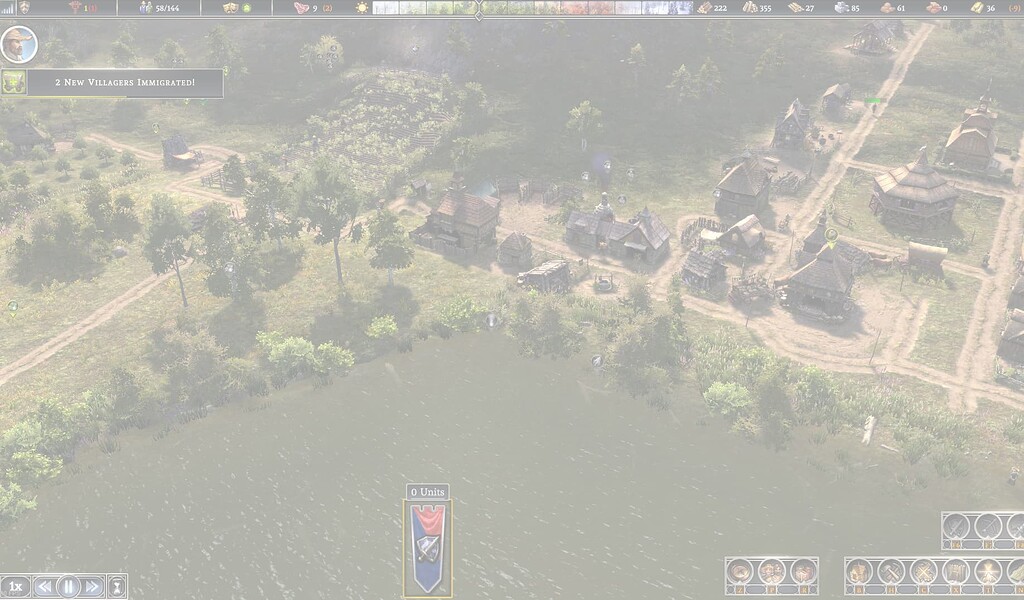Viewport: 1024px width, 600px height.
Task: Choose the bow and arrow military icon
Action: [988, 526]
